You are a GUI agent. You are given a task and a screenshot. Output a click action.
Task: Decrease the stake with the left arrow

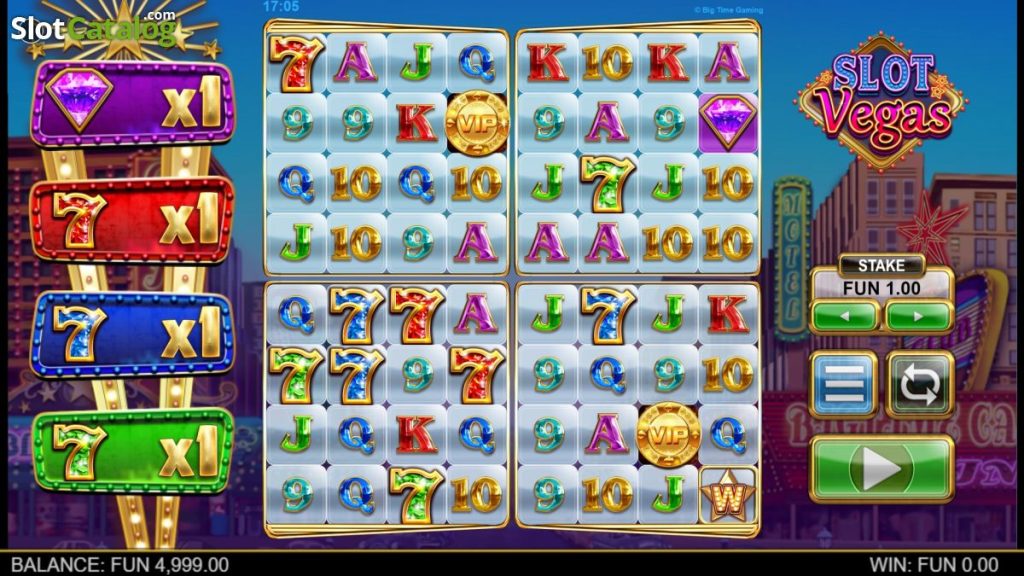coord(845,316)
